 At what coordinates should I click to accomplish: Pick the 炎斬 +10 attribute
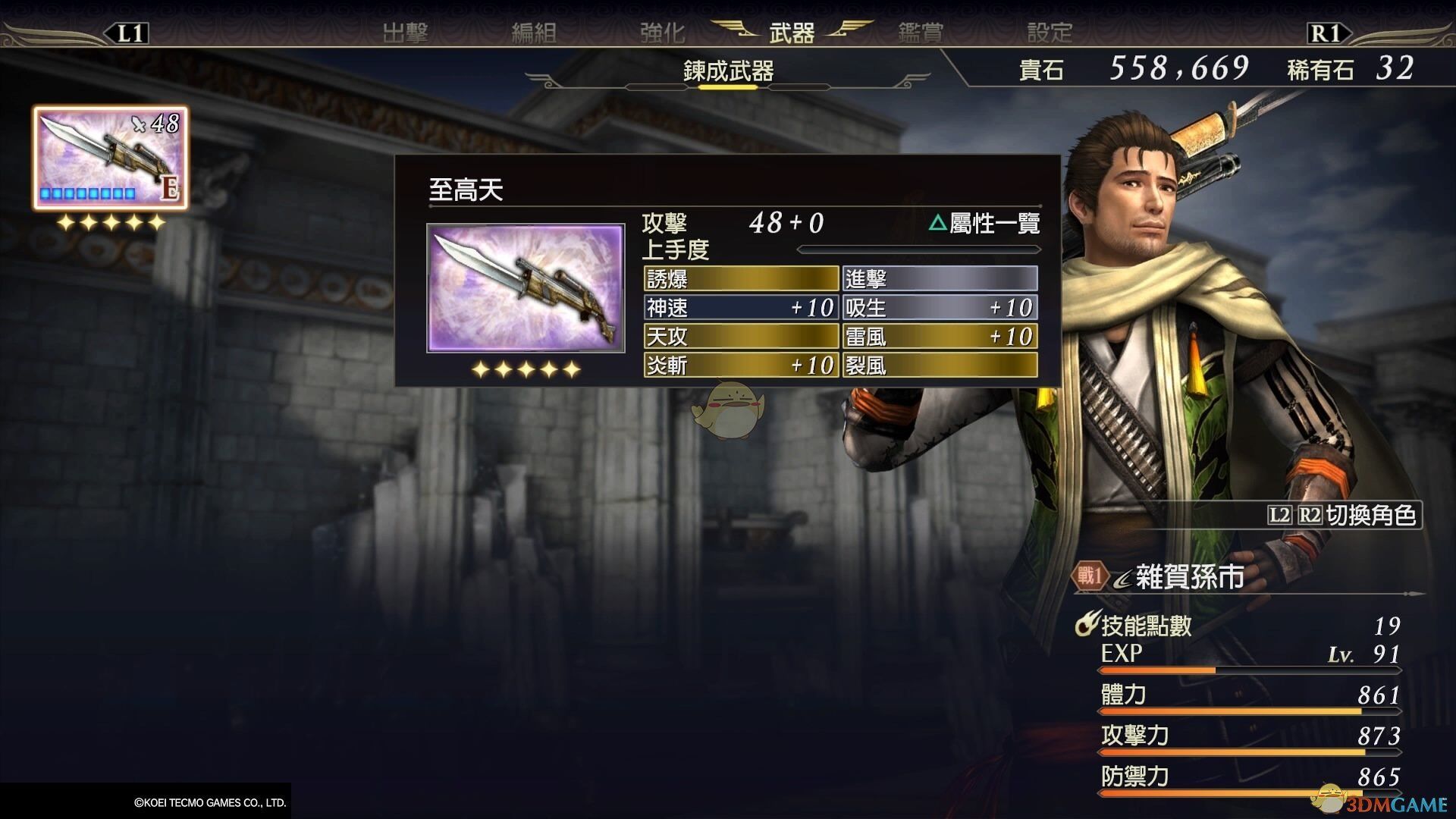[740, 366]
